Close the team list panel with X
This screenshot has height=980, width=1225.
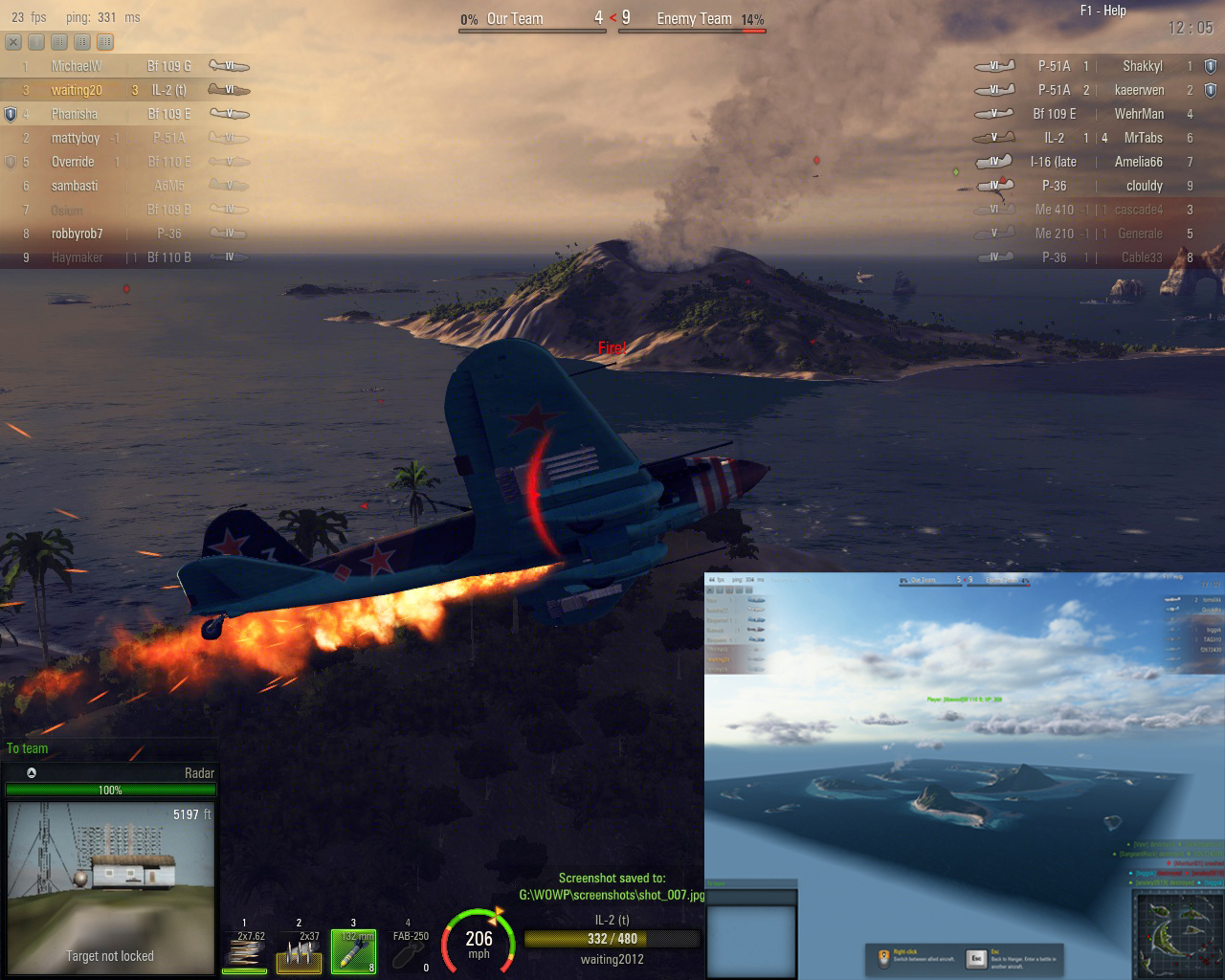[x=13, y=42]
